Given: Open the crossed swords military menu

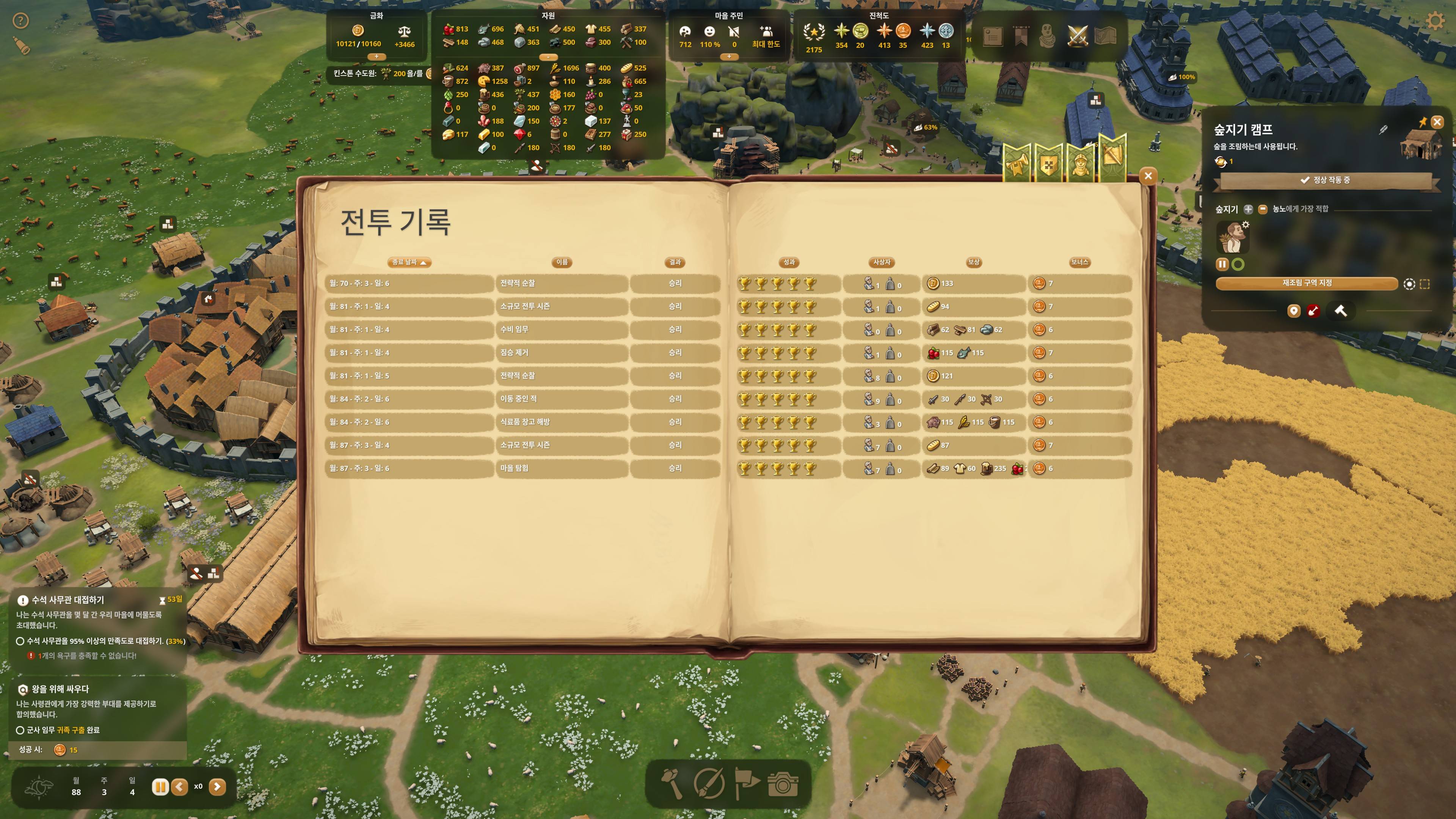Looking at the screenshot, I should tap(1078, 37).
